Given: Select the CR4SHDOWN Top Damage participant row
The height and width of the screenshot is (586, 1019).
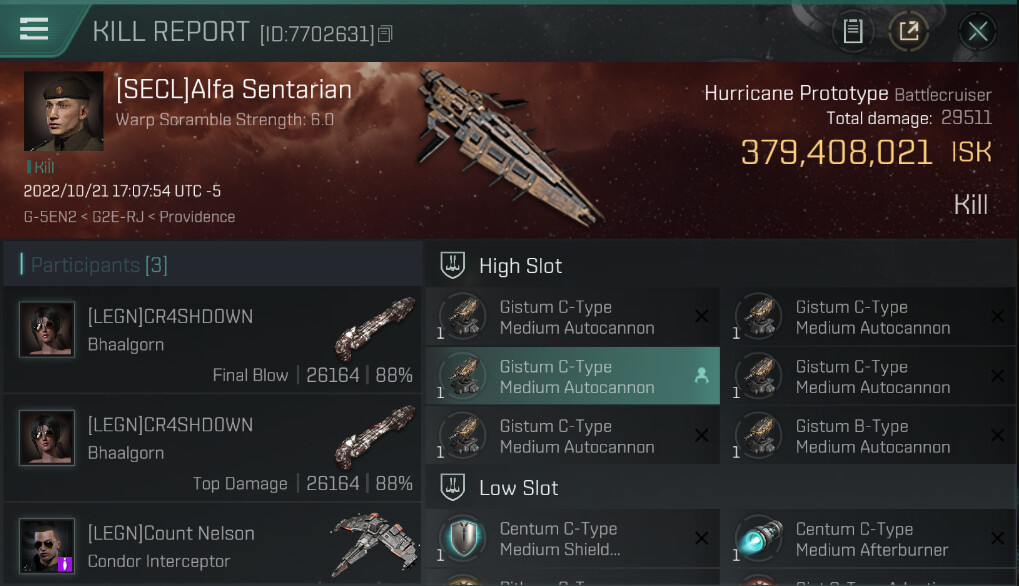Looking at the screenshot, I should pos(212,451).
